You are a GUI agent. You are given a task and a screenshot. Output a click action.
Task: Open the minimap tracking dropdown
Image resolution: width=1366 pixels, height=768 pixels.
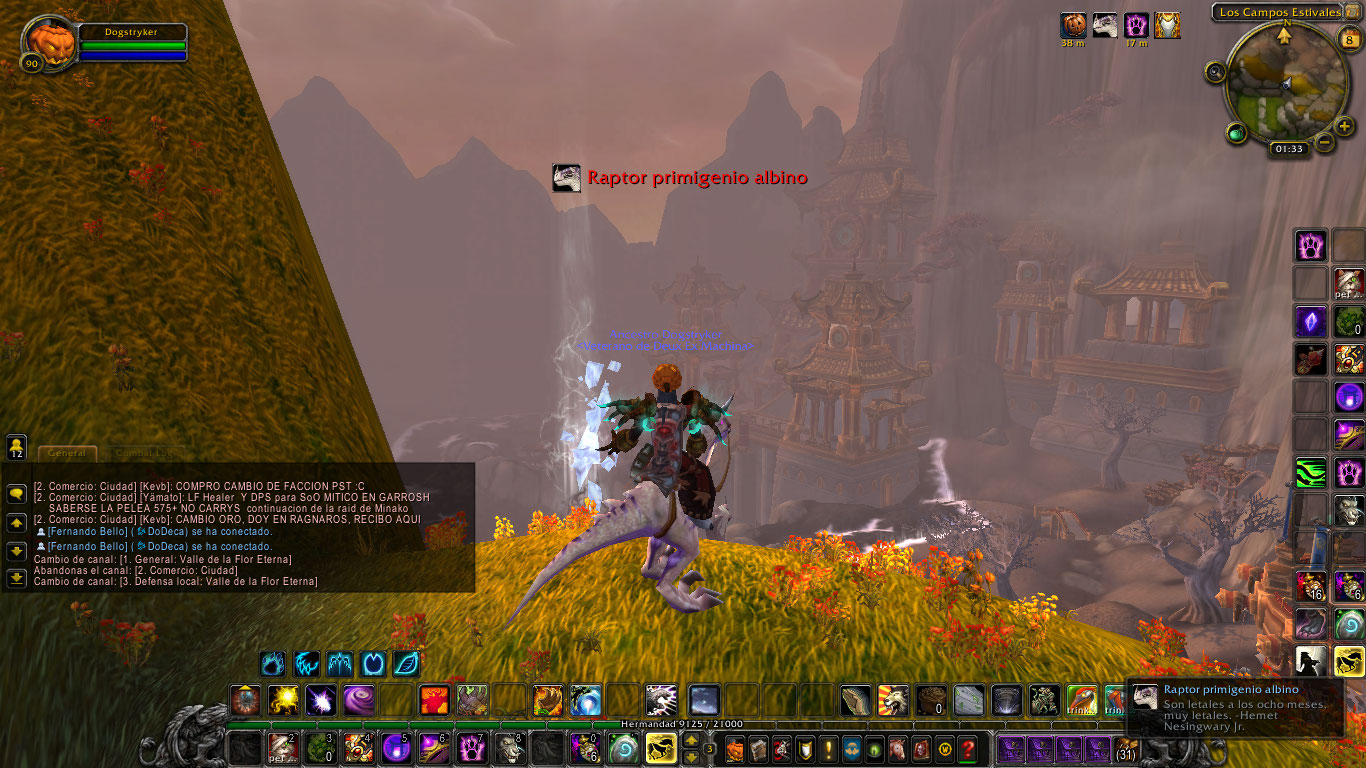click(1215, 72)
